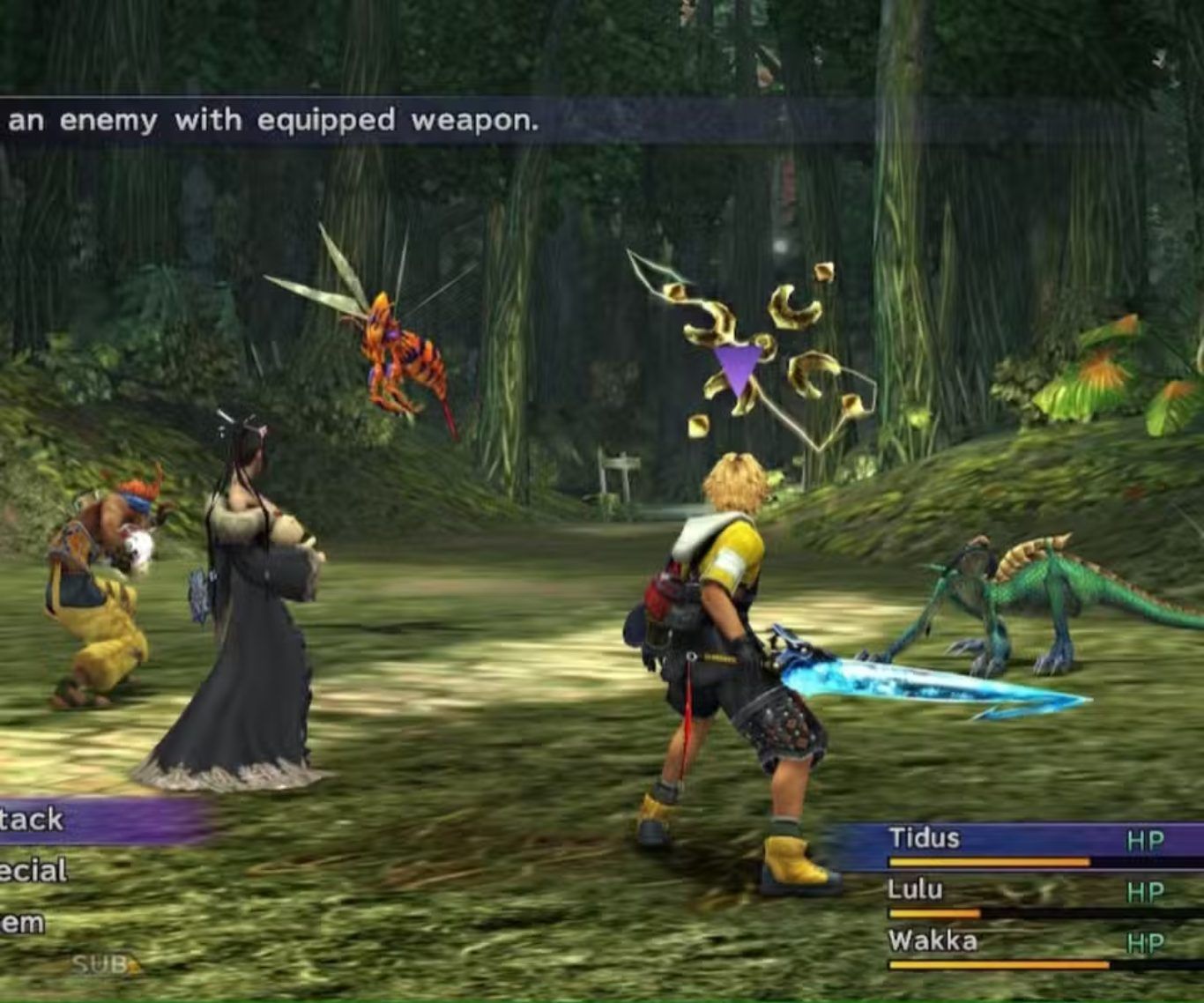The image size is (1204, 1003).
Task: Select the Attack command
Action: [x=35, y=820]
